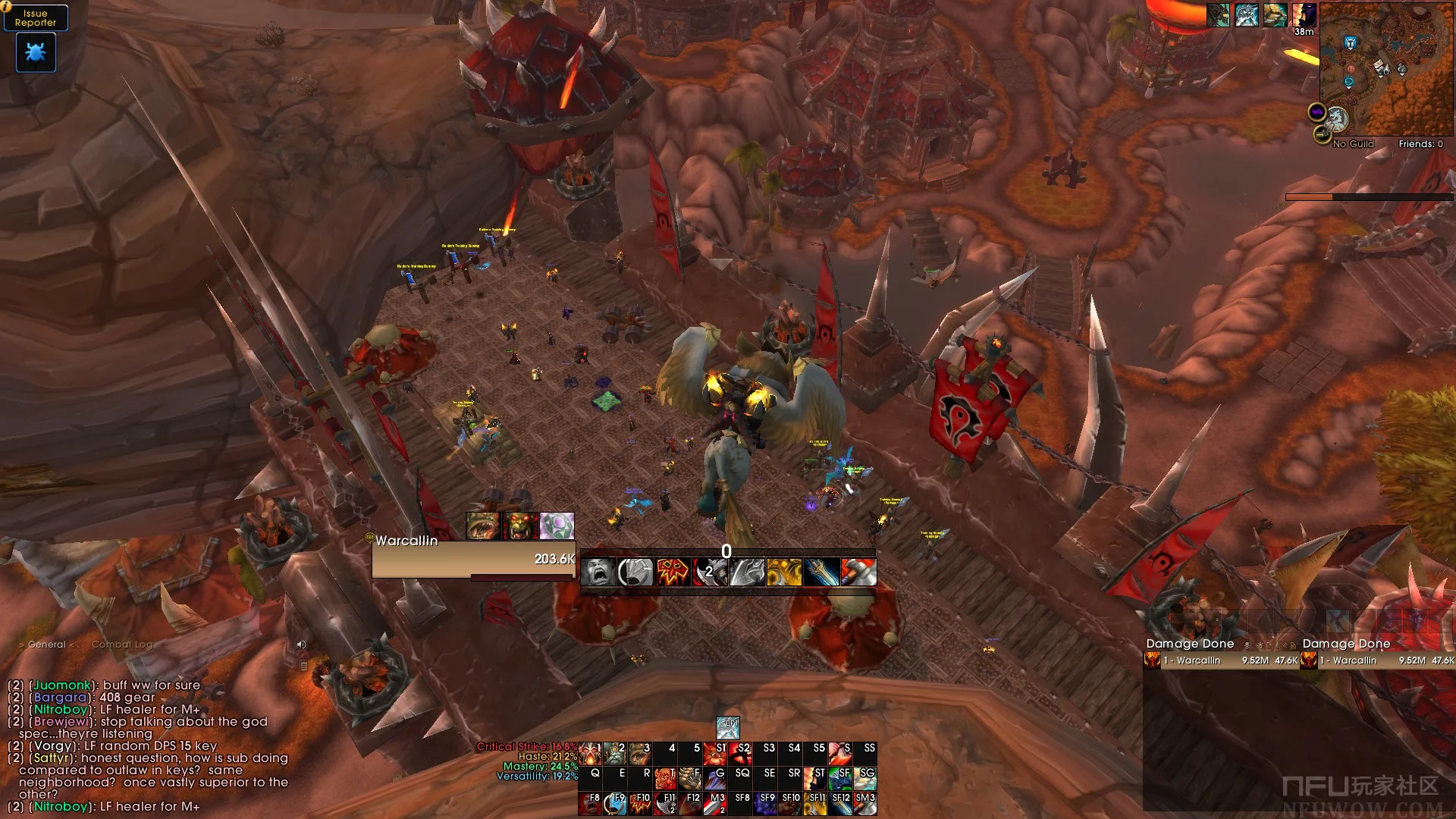This screenshot has height=819, width=1456.
Task: Activate the red skull banner ability on F10
Action: tap(641, 803)
